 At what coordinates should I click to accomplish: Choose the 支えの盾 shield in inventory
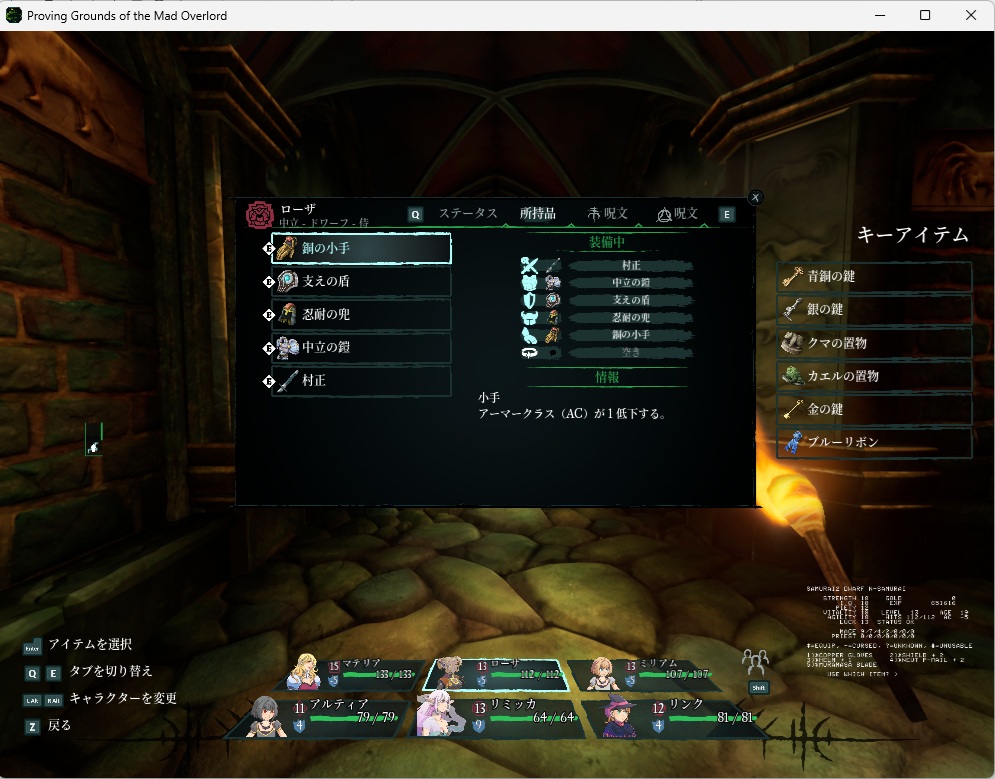click(x=361, y=282)
